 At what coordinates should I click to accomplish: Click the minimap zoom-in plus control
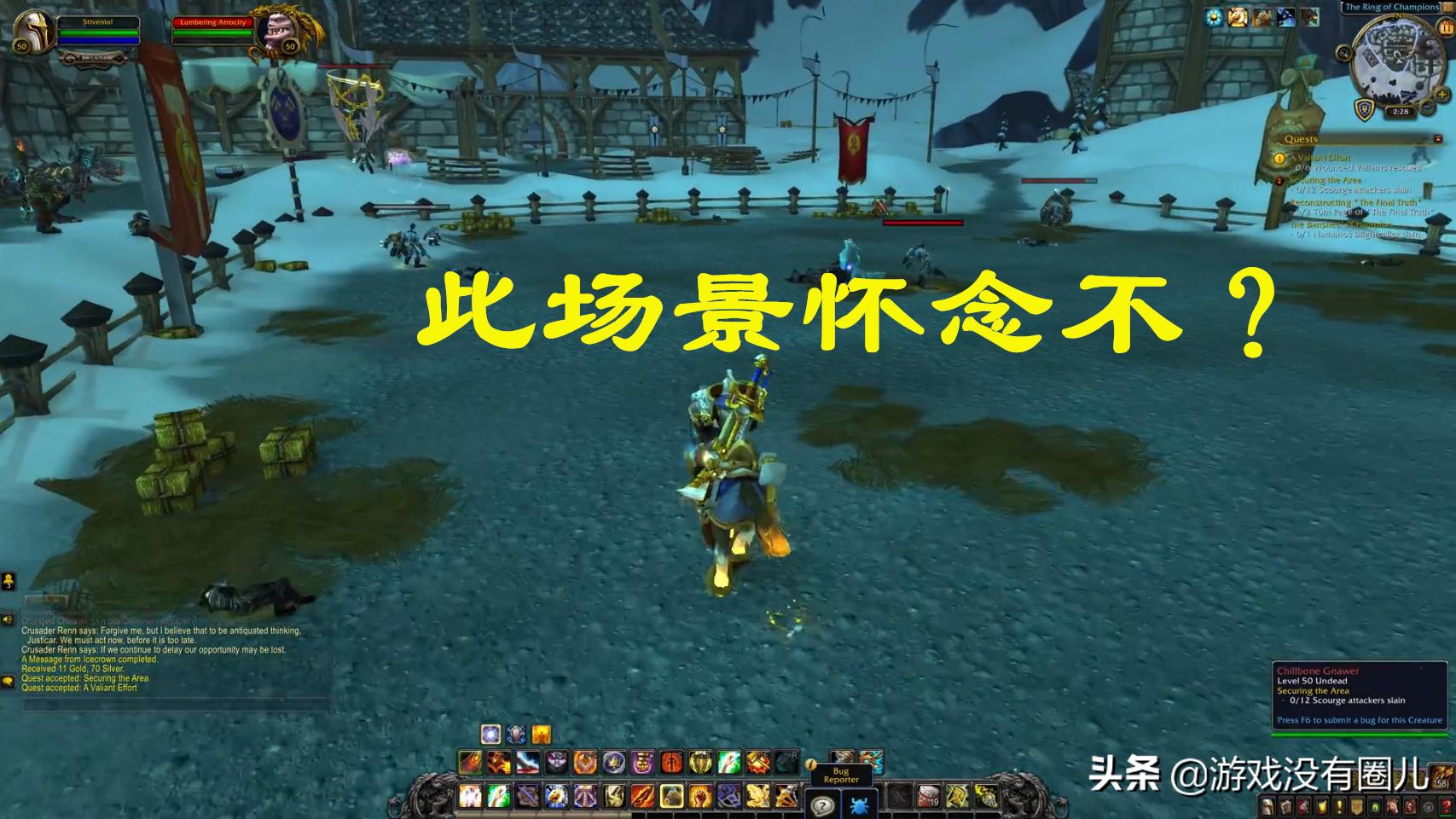tap(1442, 95)
